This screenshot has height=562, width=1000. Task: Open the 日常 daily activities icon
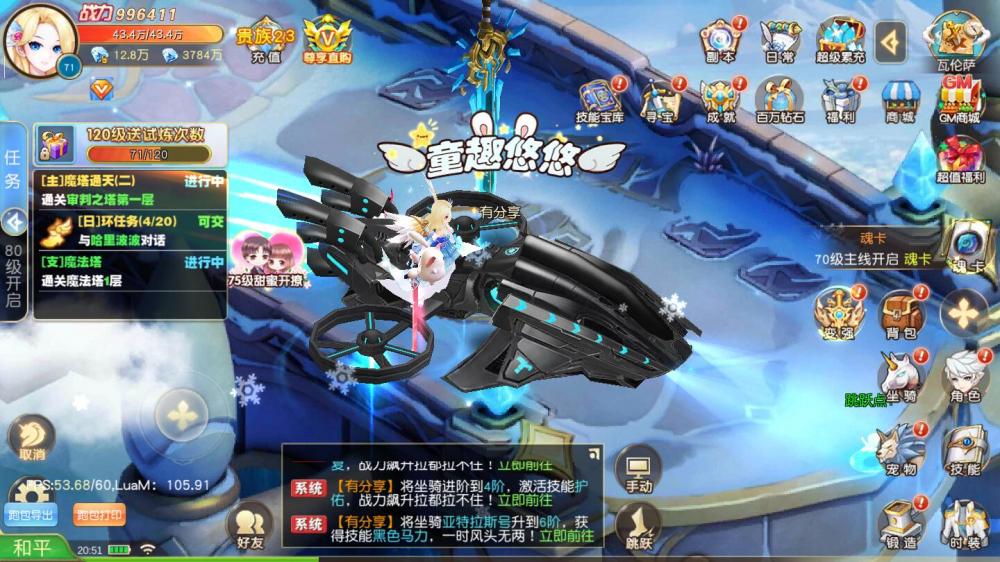click(779, 41)
